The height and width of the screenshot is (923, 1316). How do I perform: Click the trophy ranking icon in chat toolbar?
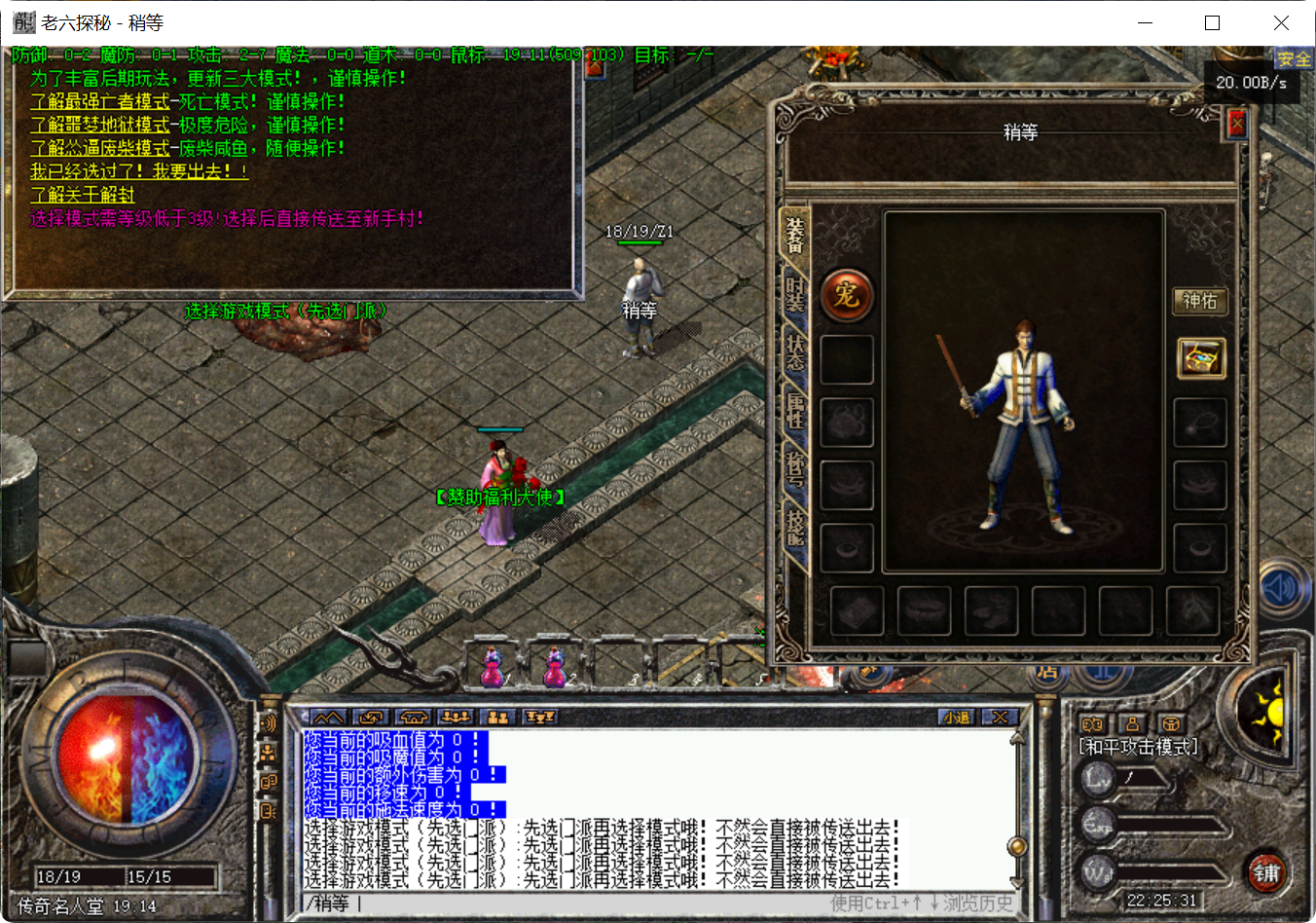coord(540,717)
